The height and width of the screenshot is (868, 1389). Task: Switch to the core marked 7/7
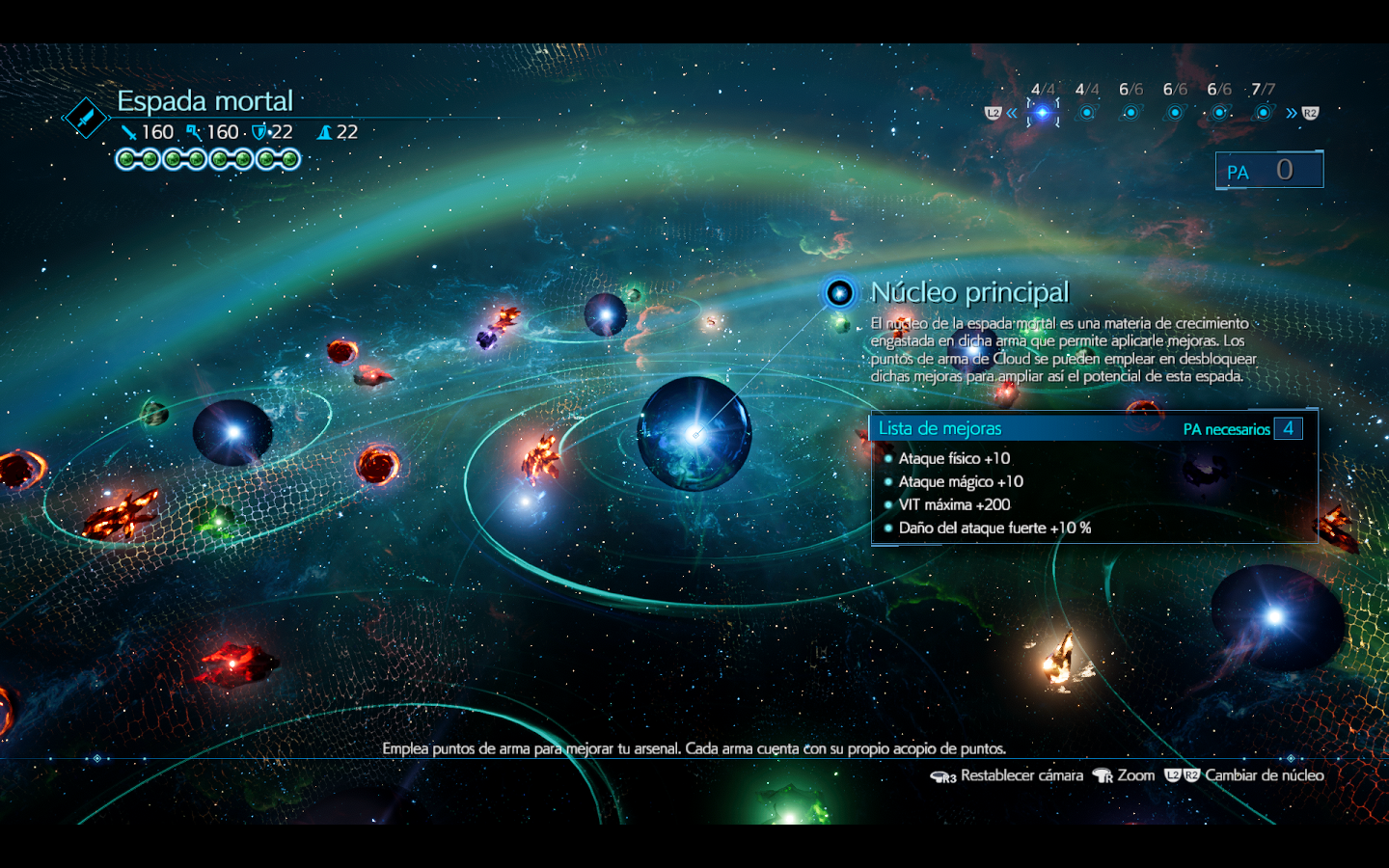pyautogui.click(x=1264, y=113)
